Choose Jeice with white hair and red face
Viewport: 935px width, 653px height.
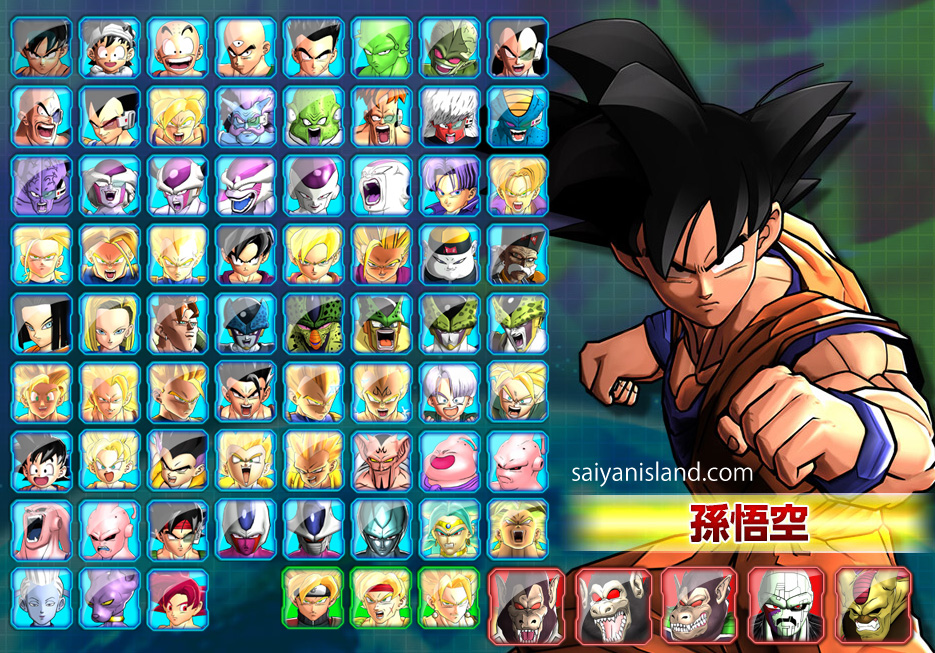point(449,116)
